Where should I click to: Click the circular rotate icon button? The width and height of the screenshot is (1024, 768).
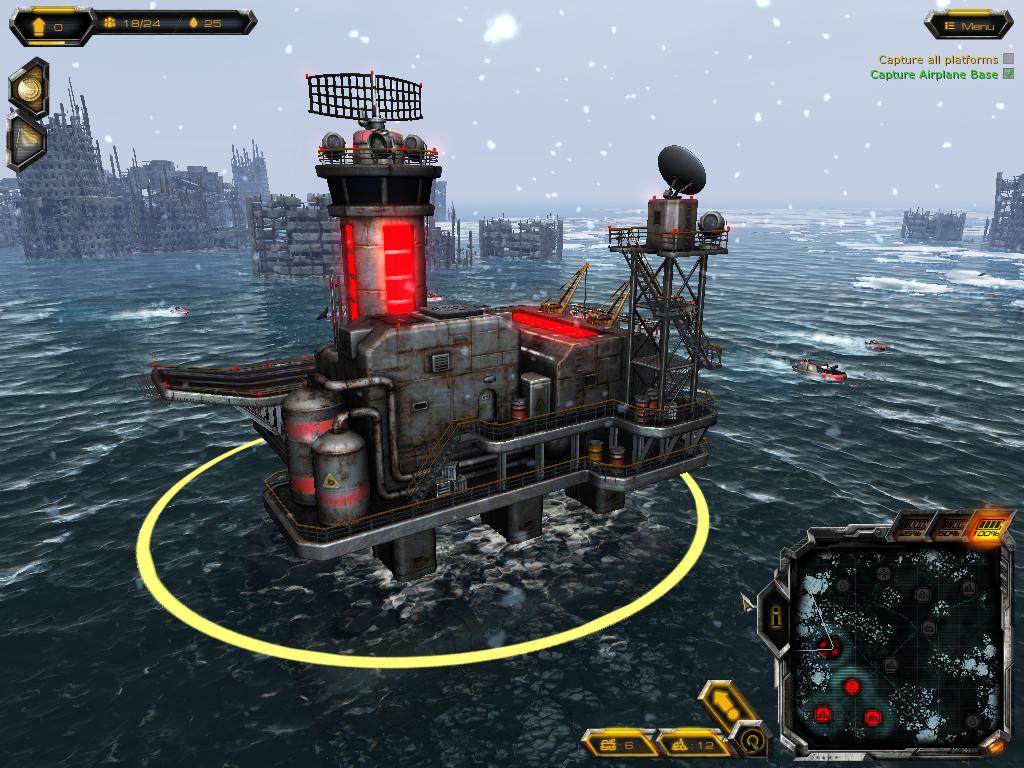coord(752,741)
